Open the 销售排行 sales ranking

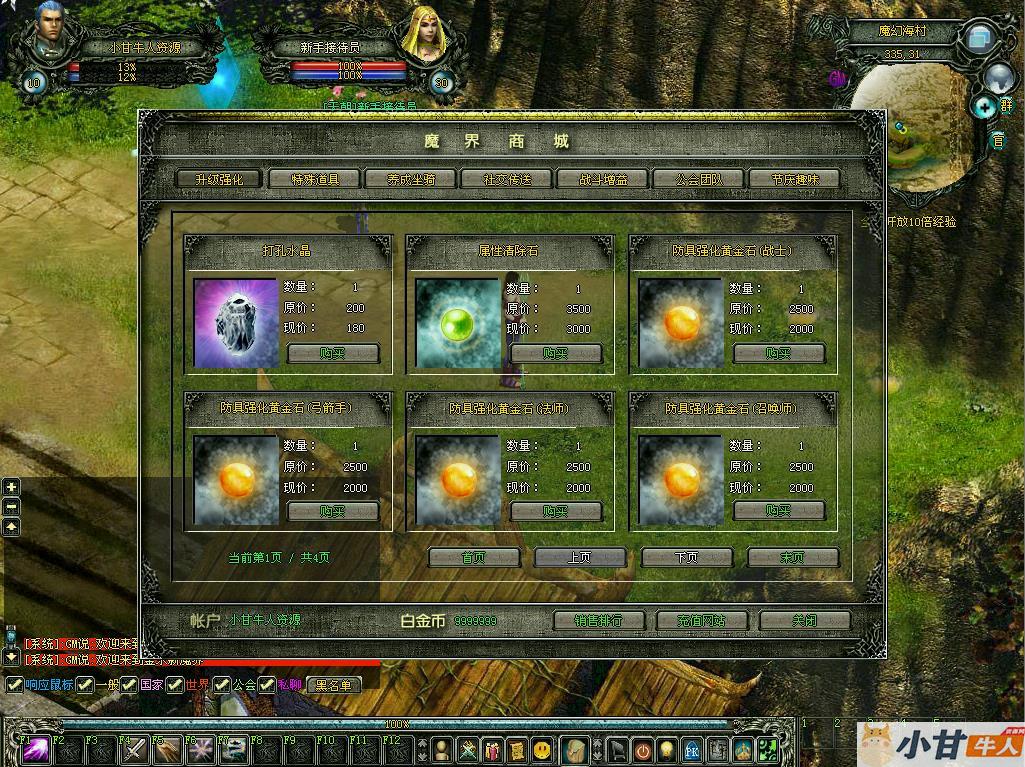598,621
